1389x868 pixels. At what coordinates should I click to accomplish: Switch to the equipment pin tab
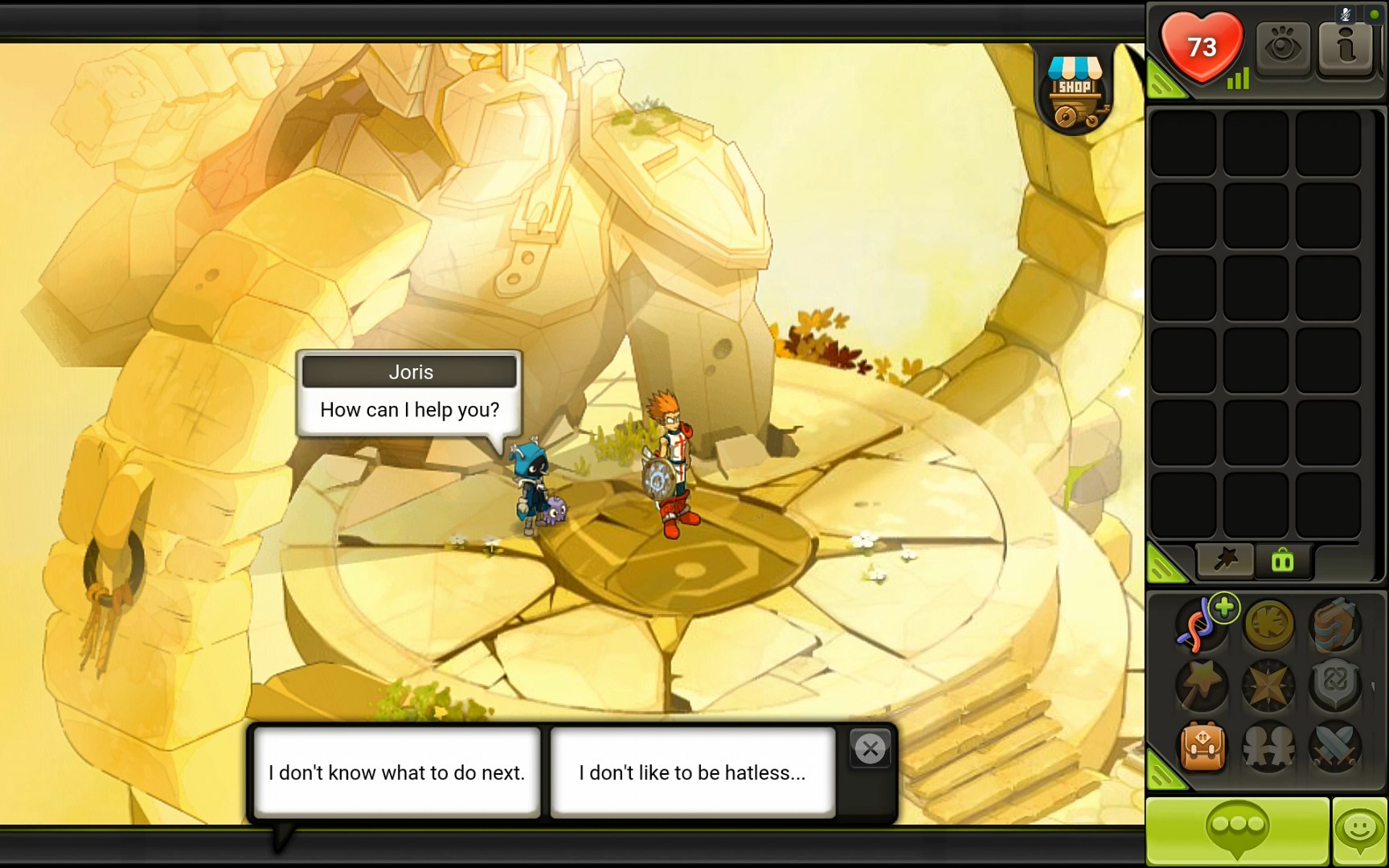pos(1224,561)
